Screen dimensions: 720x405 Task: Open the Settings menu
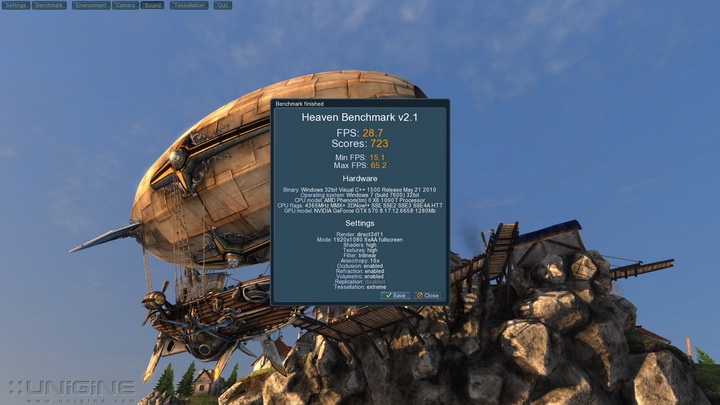tap(15, 5)
